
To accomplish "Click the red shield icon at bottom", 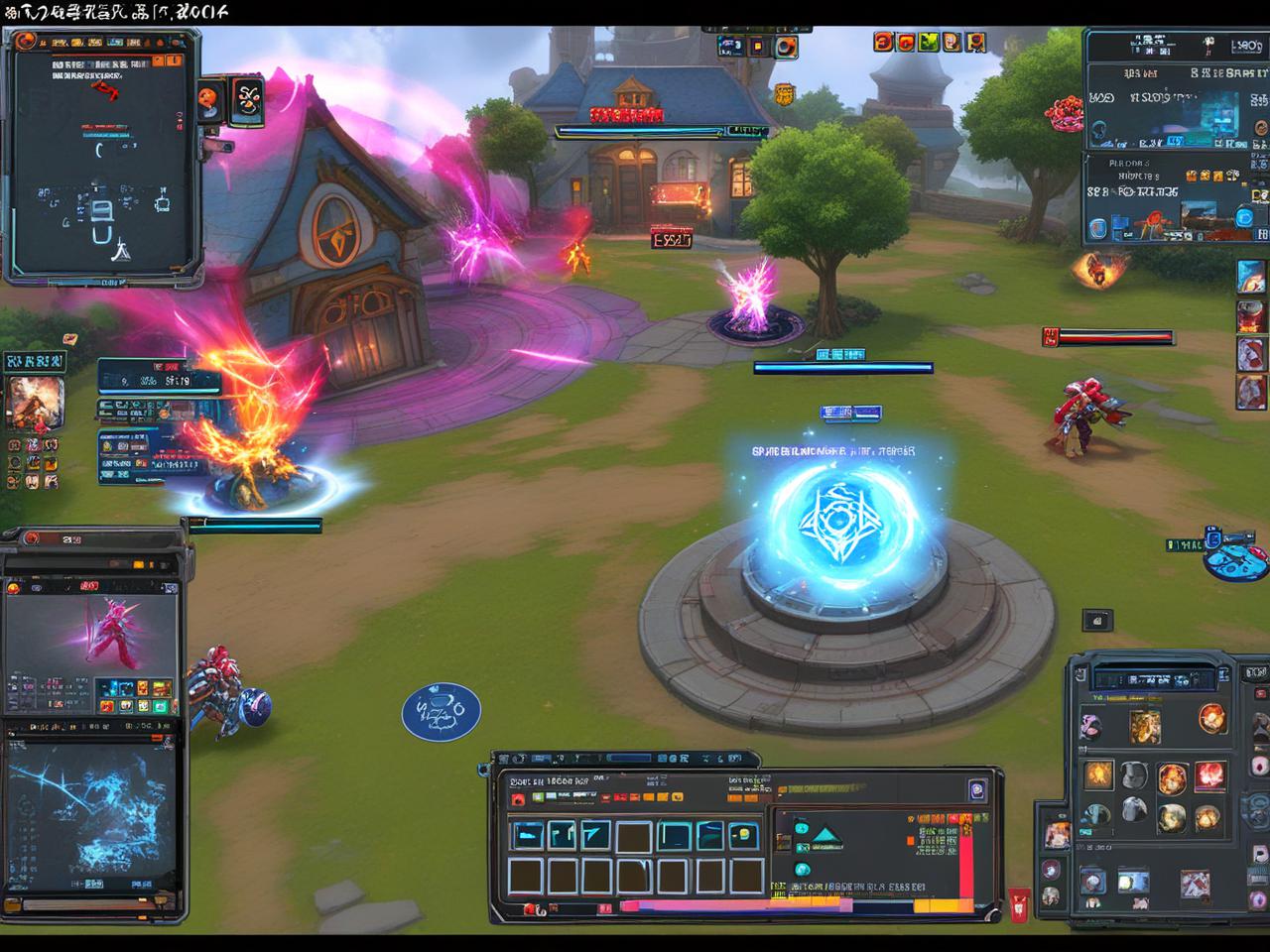I will pos(1019,903).
